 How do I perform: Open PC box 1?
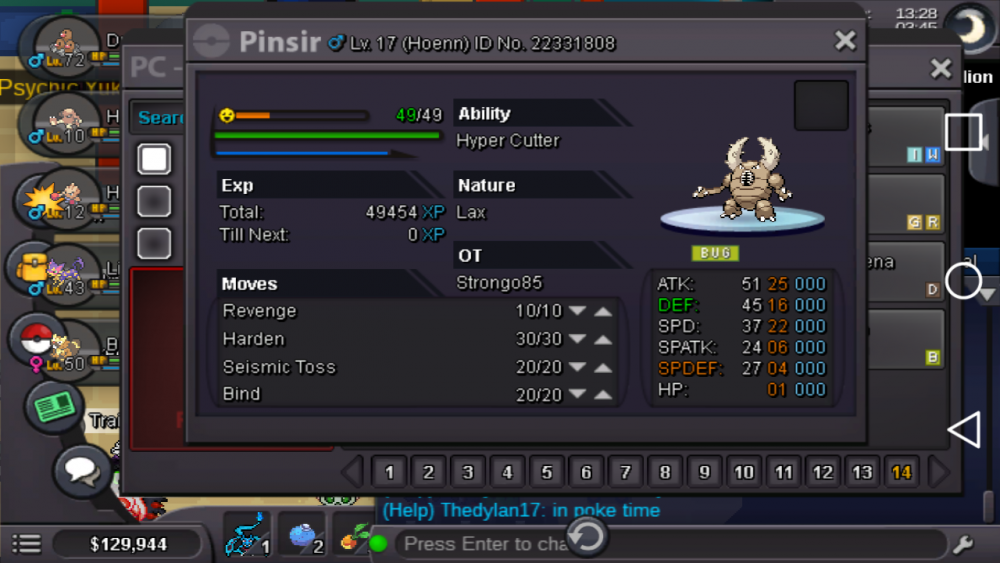tap(389, 472)
